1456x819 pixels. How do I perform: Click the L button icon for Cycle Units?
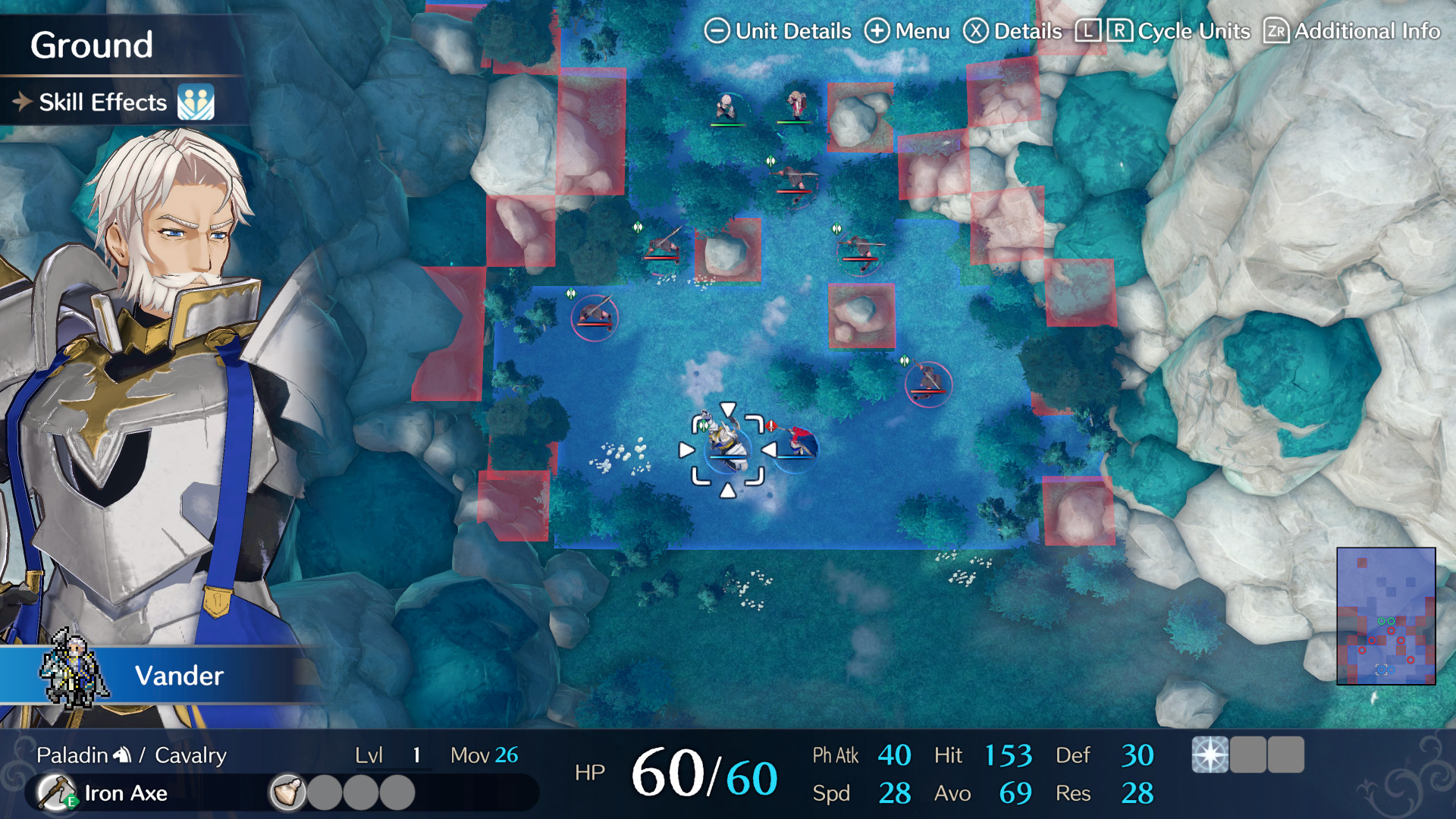pyautogui.click(x=1086, y=32)
